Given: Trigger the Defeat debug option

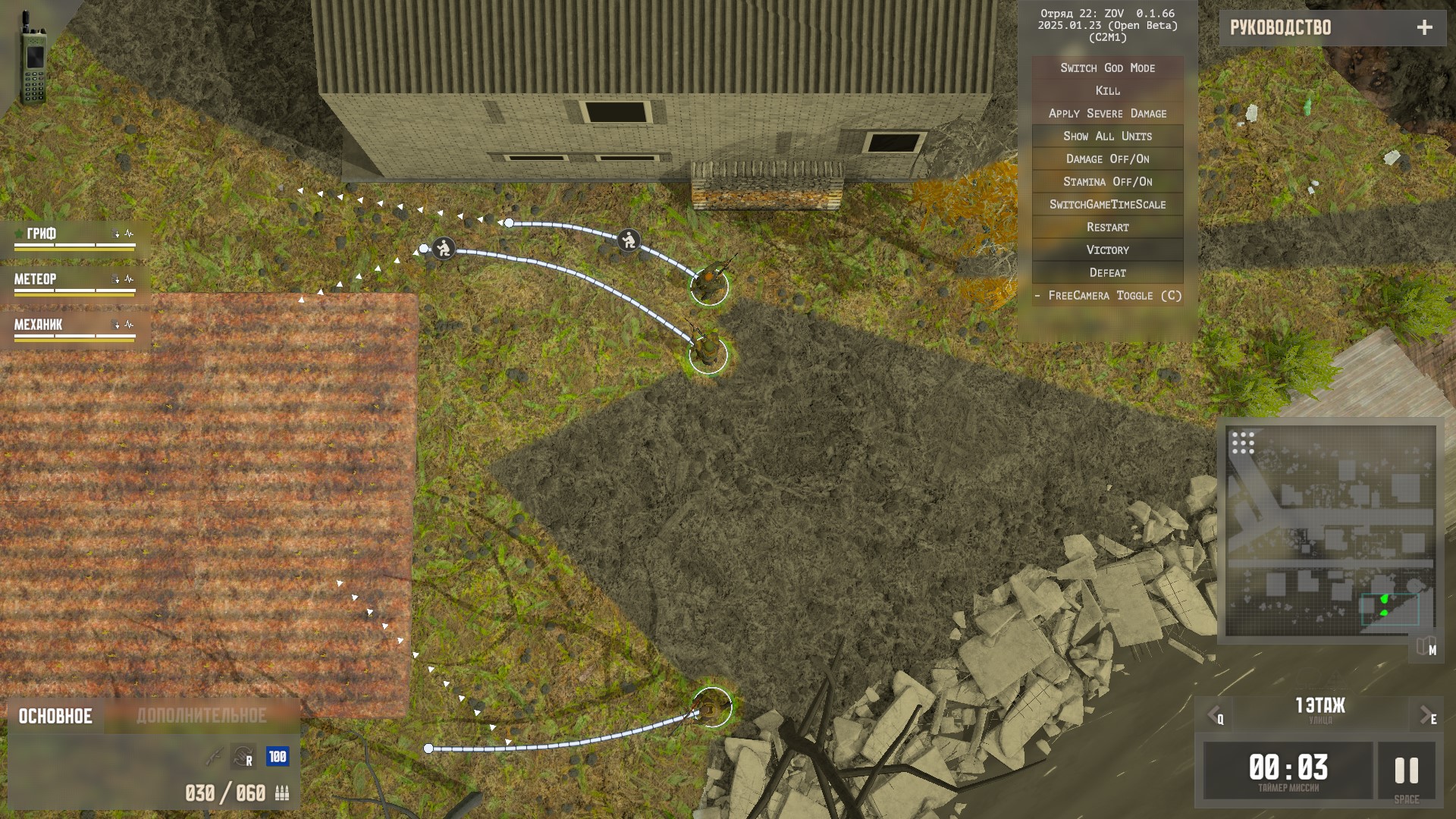Looking at the screenshot, I should (x=1107, y=273).
